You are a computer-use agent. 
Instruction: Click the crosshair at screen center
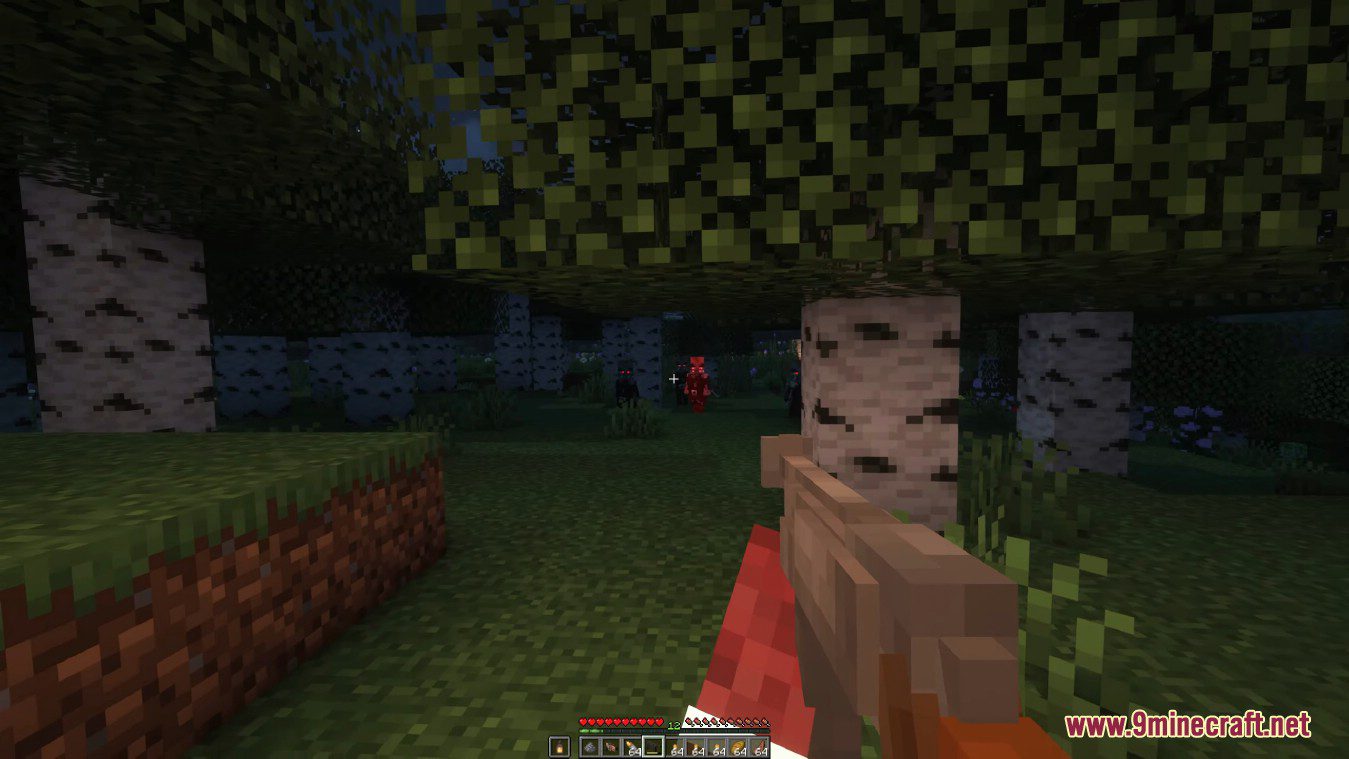pyautogui.click(x=674, y=380)
